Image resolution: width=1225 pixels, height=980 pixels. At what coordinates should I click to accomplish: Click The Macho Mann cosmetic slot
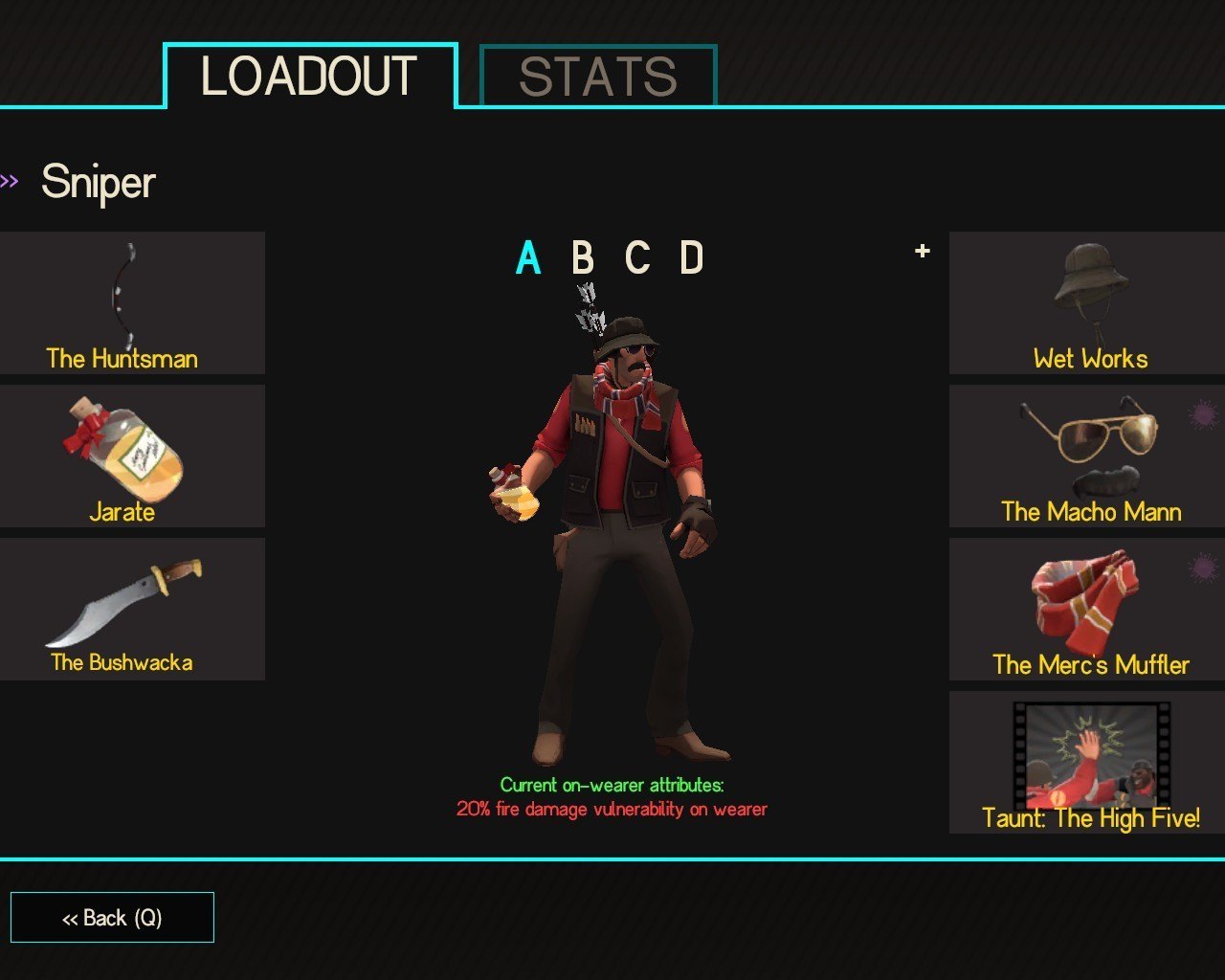[x=1087, y=456]
